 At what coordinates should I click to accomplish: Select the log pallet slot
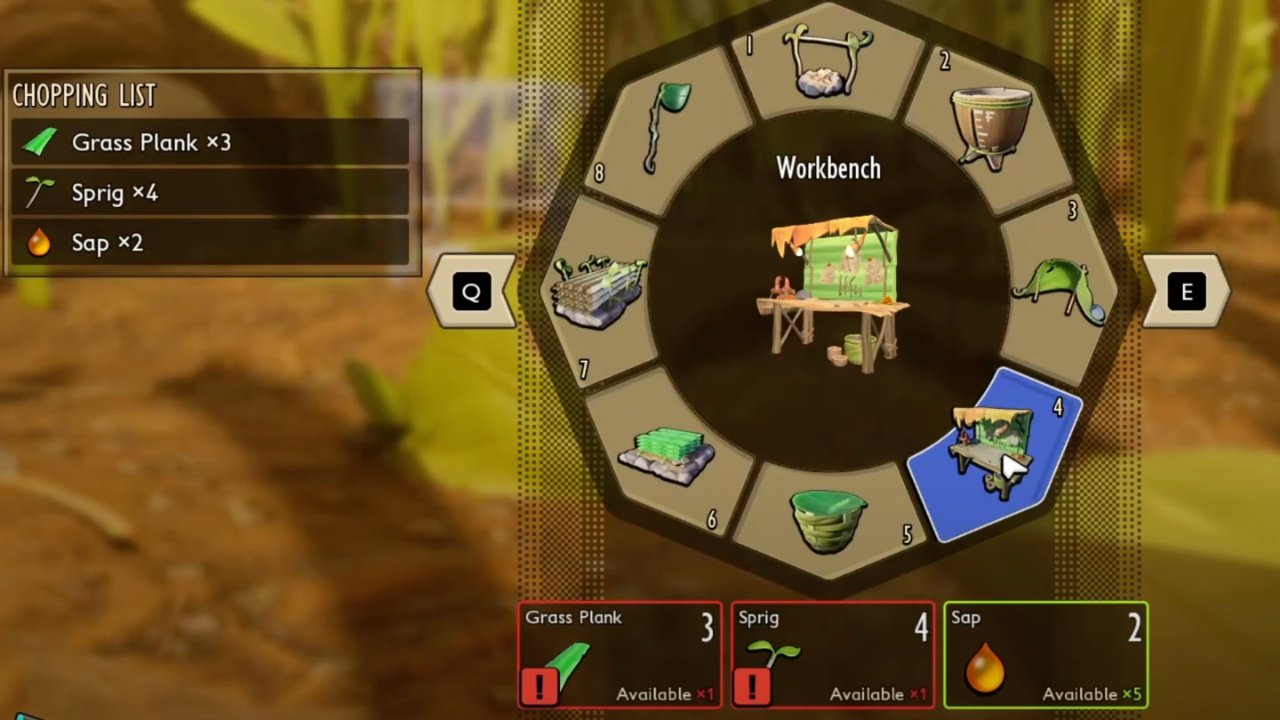coord(600,290)
